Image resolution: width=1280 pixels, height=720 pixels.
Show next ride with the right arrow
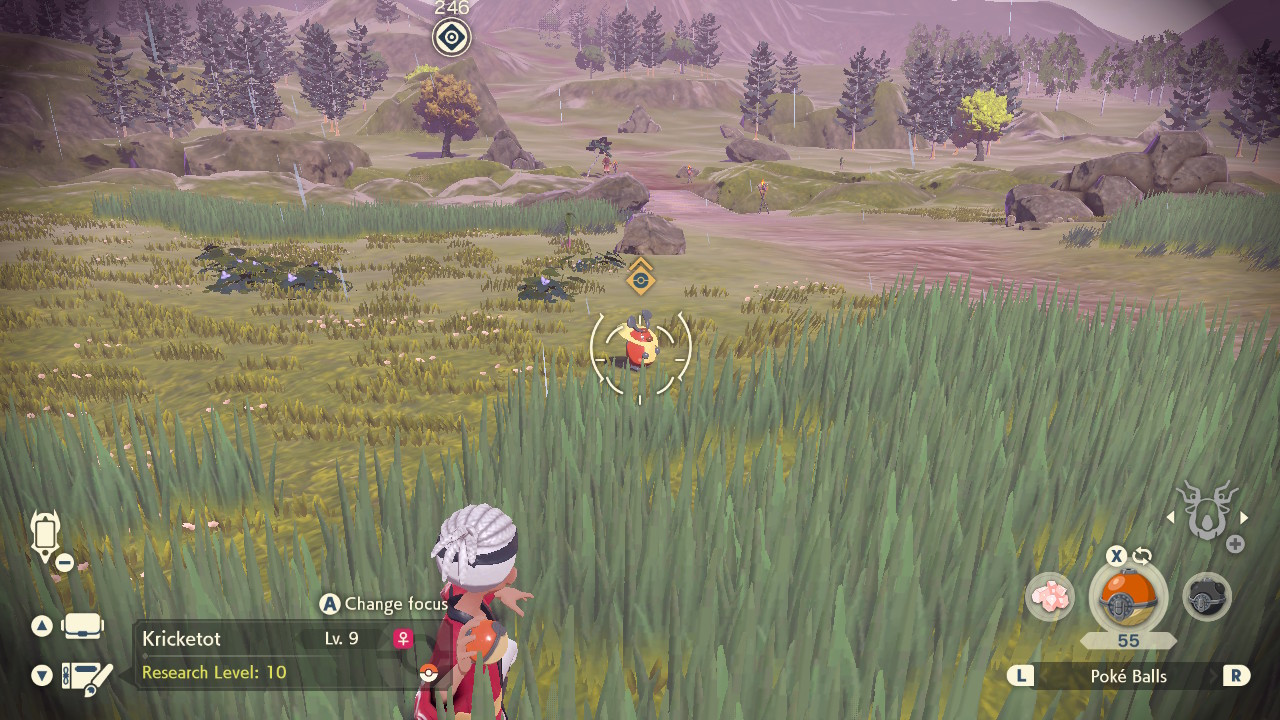1245,517
